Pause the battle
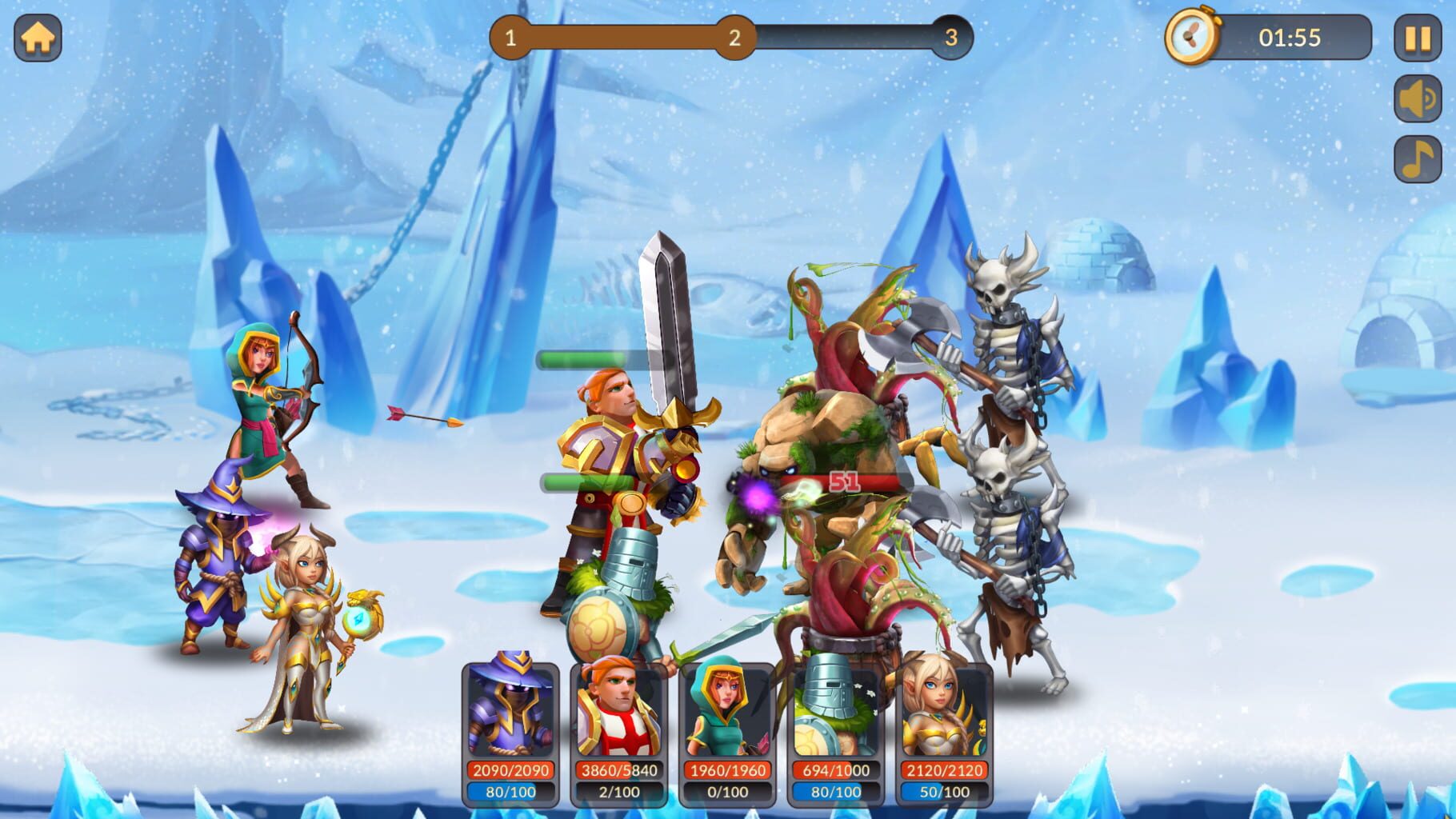The width and height of the screenshot is (1456, 819). (x=1418, y=38)
